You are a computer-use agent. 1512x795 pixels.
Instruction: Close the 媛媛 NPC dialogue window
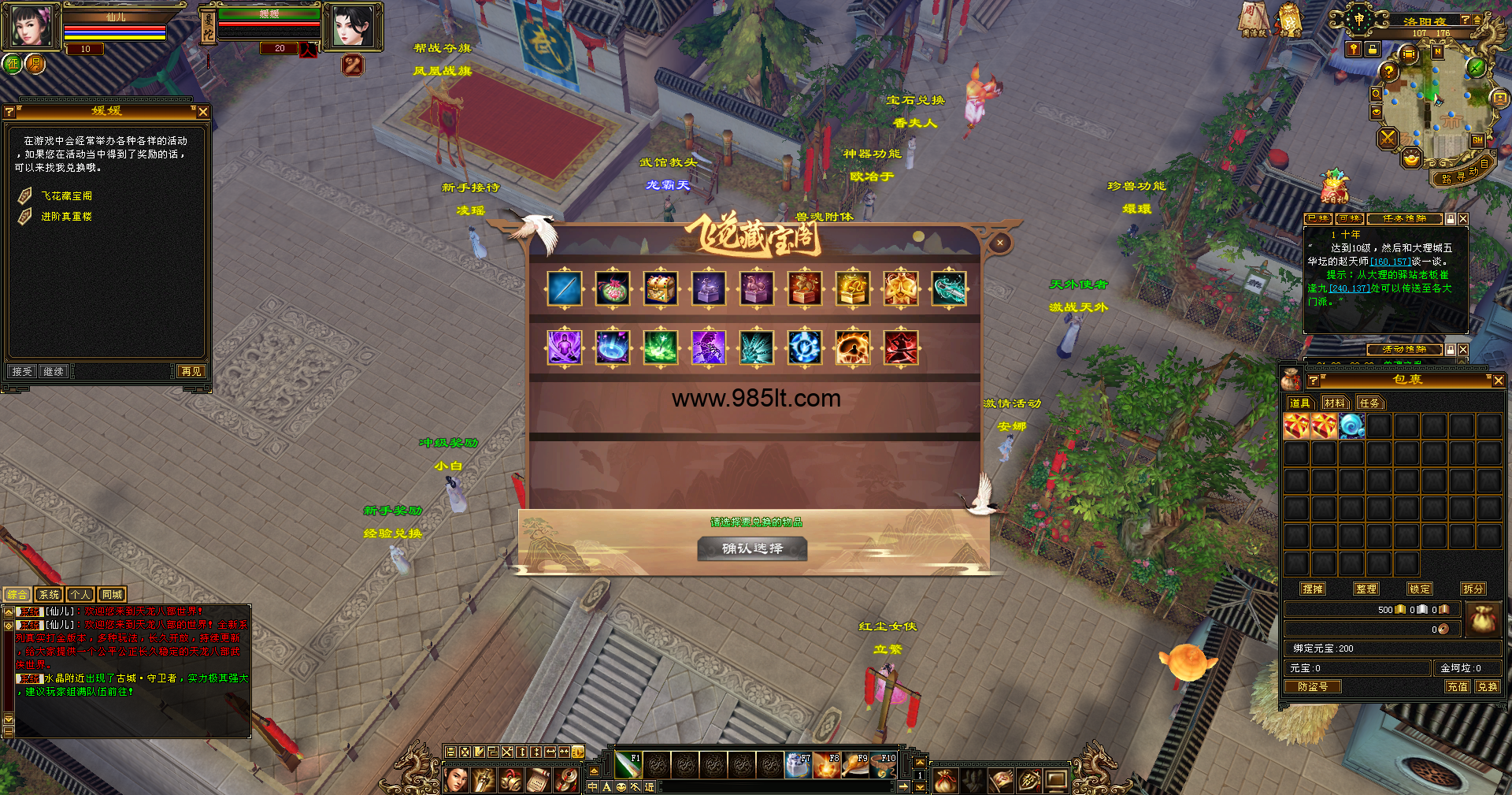203,112
